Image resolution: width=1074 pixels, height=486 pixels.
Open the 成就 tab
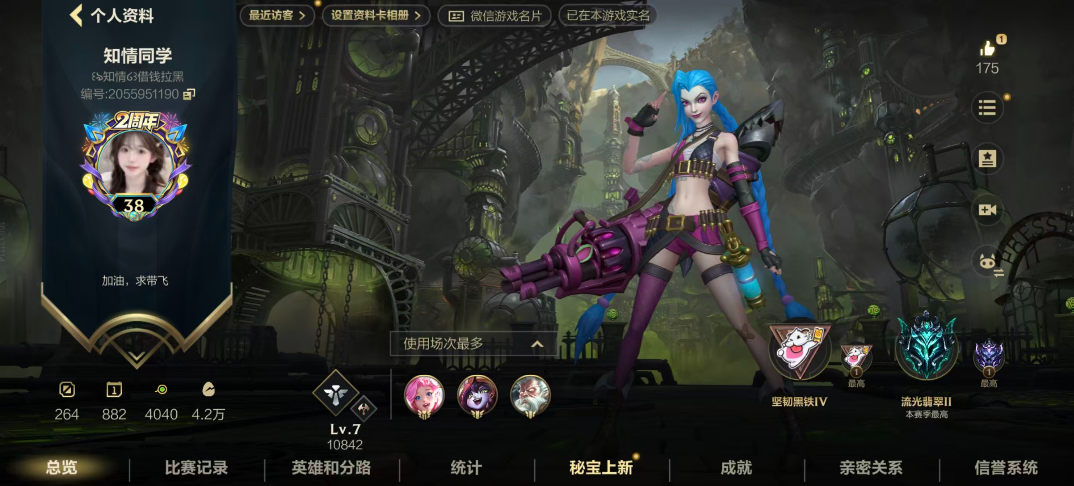click(x=736, y=468)
